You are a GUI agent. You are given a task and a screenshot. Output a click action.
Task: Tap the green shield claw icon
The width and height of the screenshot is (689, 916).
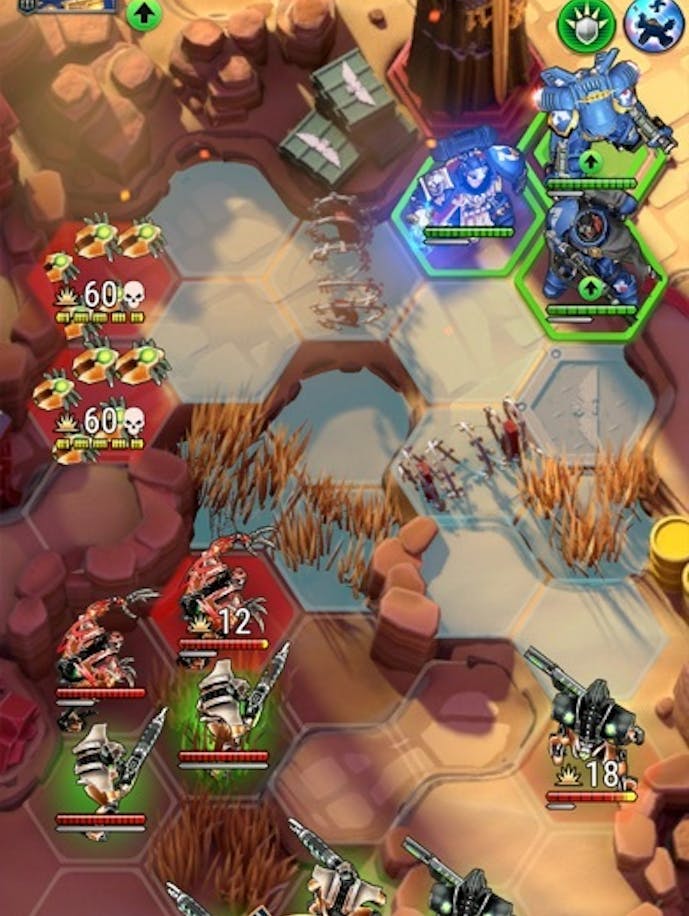(587, 22)
